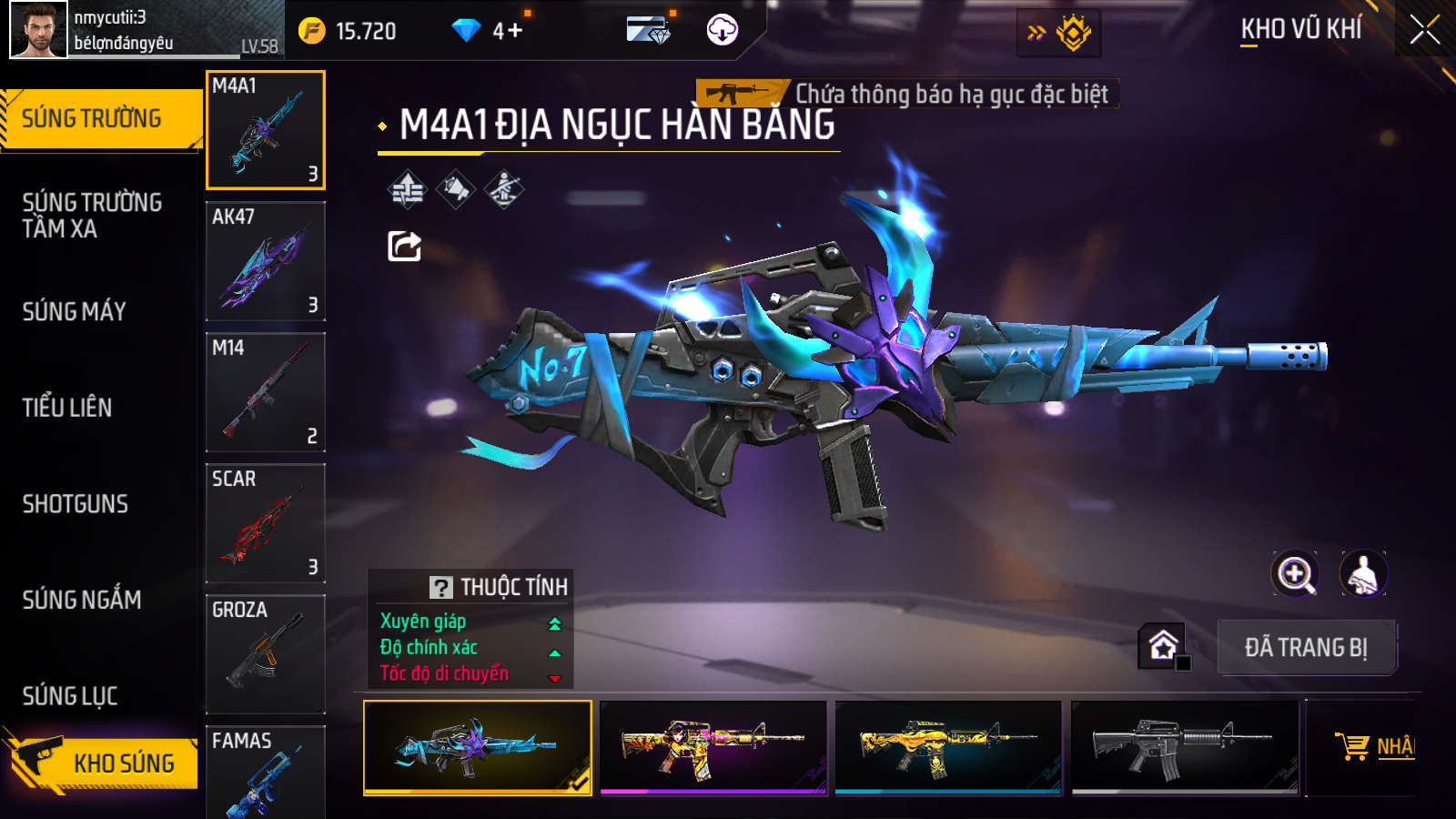
Task: Open the Thuộc Tính help question mark
Action: (x=441, y=588)
